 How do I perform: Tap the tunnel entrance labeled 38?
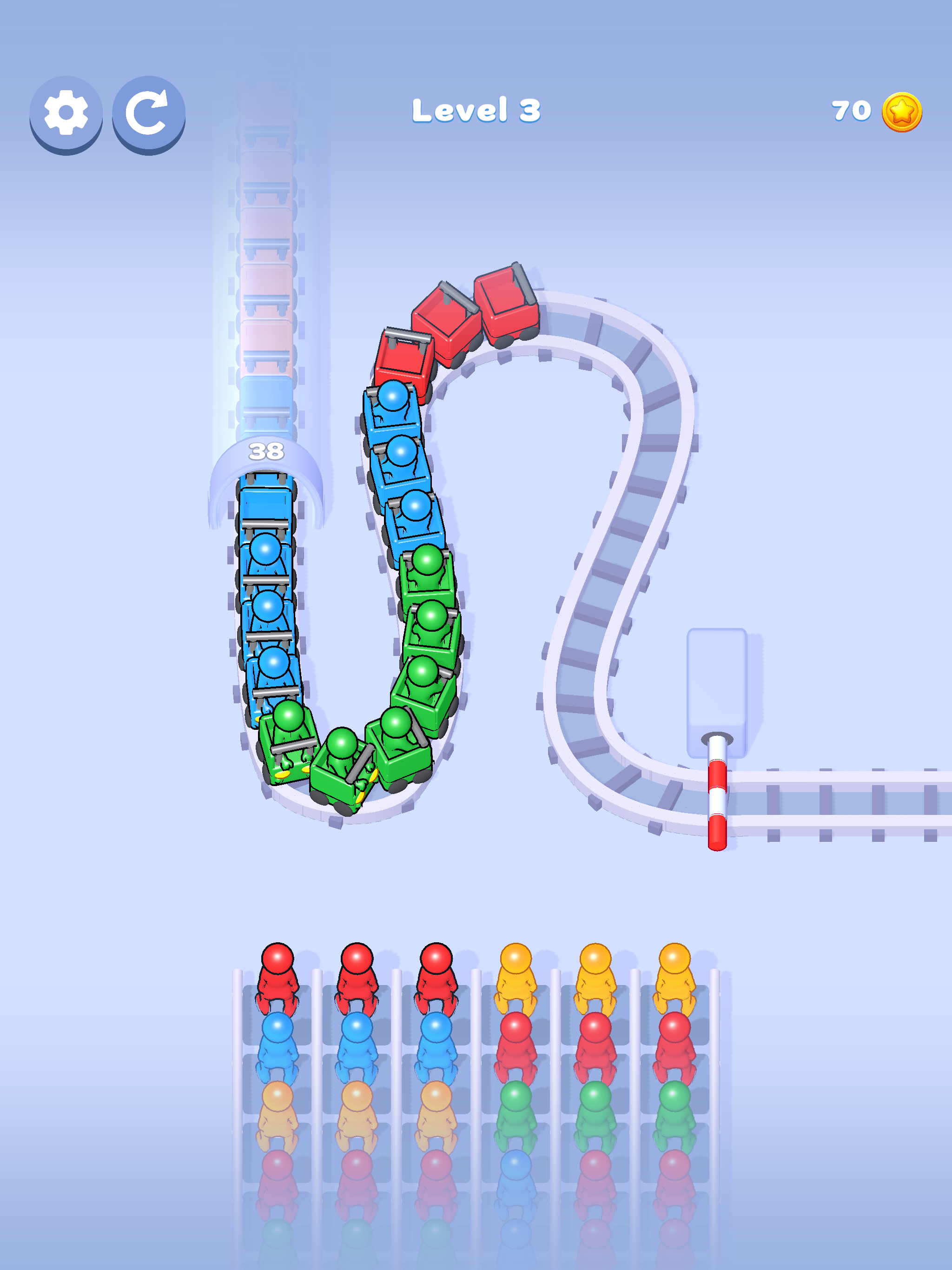click(268, 453)
